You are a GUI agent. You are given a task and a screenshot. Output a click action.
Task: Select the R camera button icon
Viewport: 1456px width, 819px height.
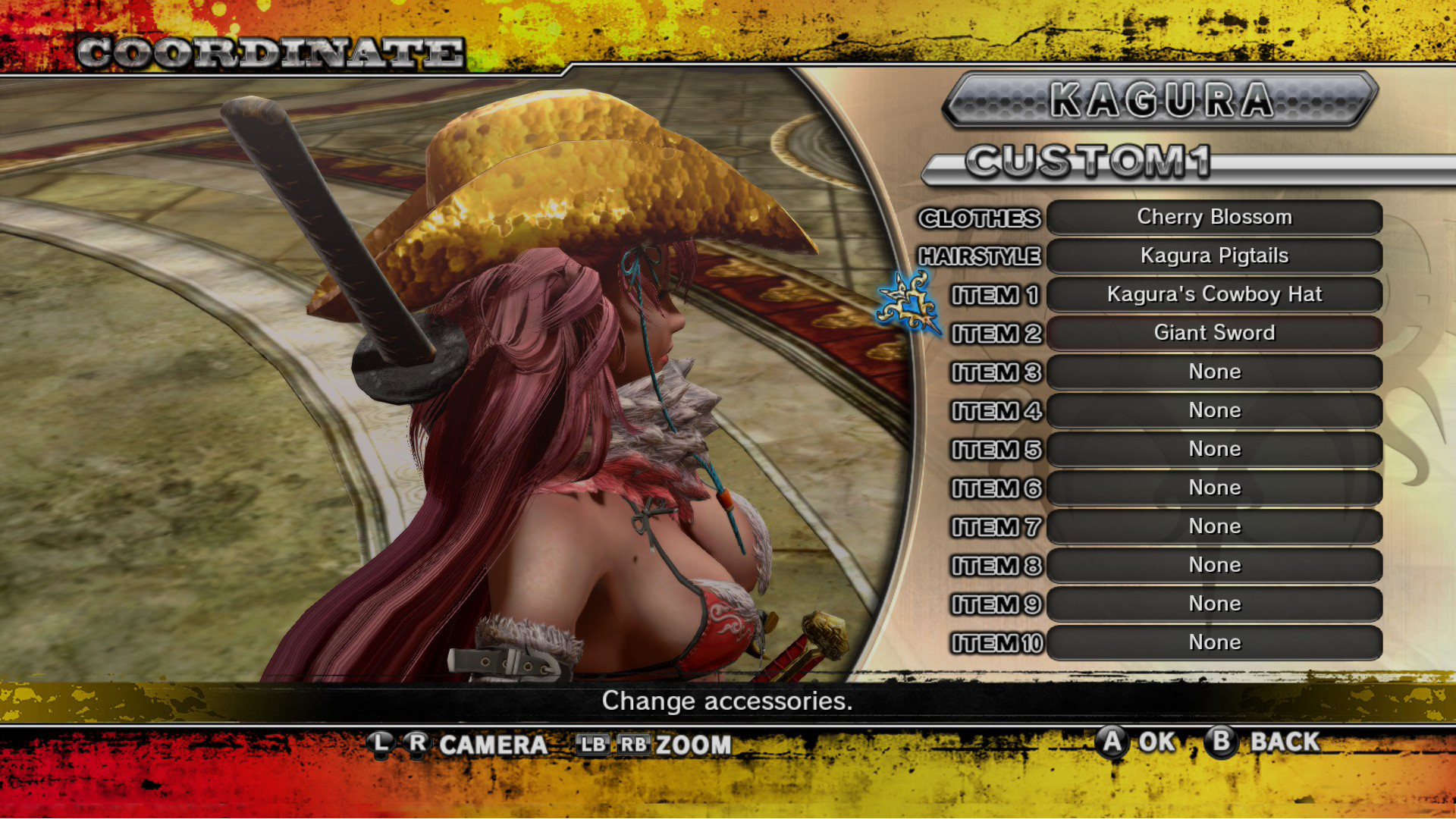pyautogui.click(x=418, y=744)
